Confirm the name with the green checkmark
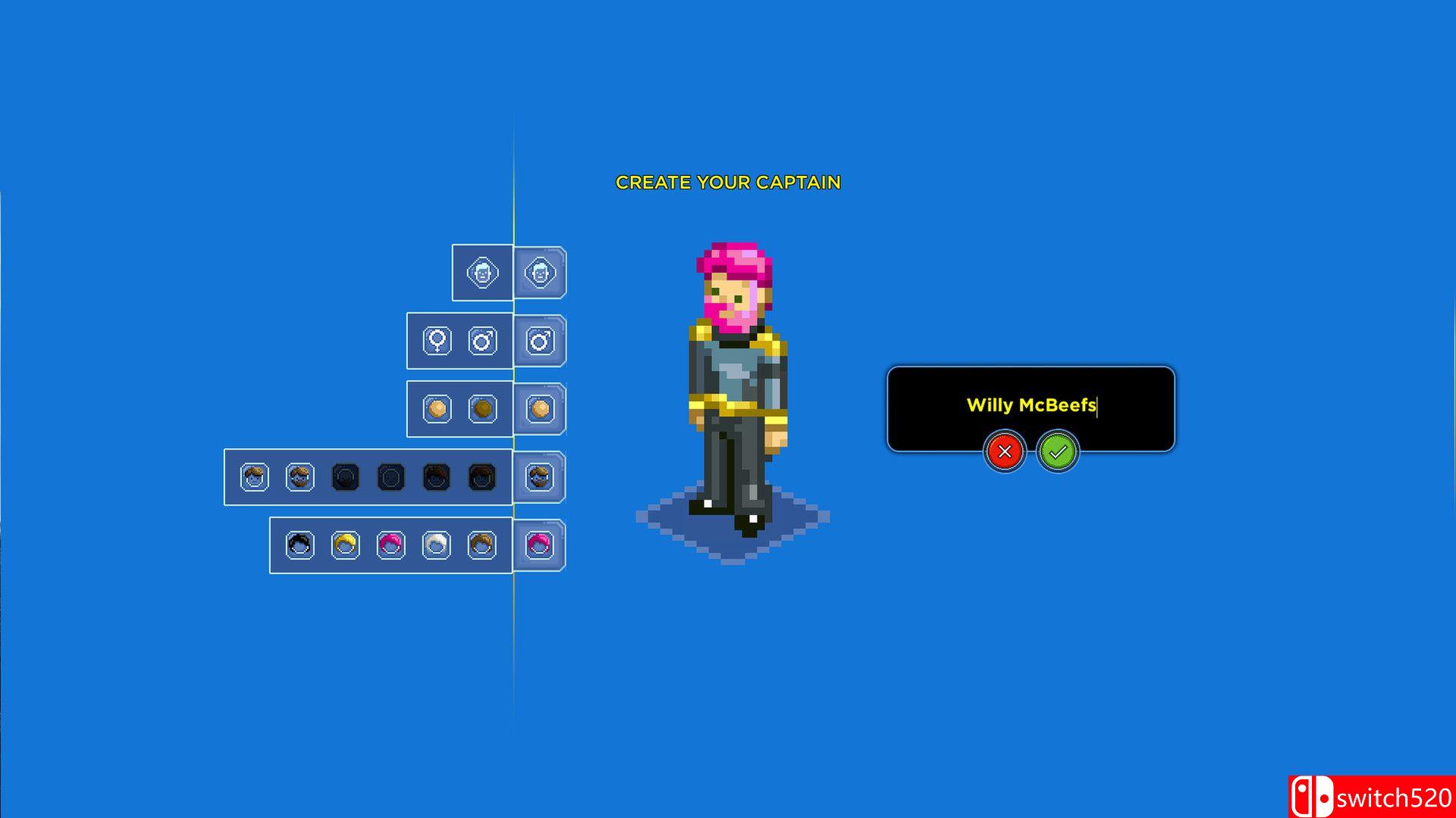The image size is (1456, 818). (1057, 452)
